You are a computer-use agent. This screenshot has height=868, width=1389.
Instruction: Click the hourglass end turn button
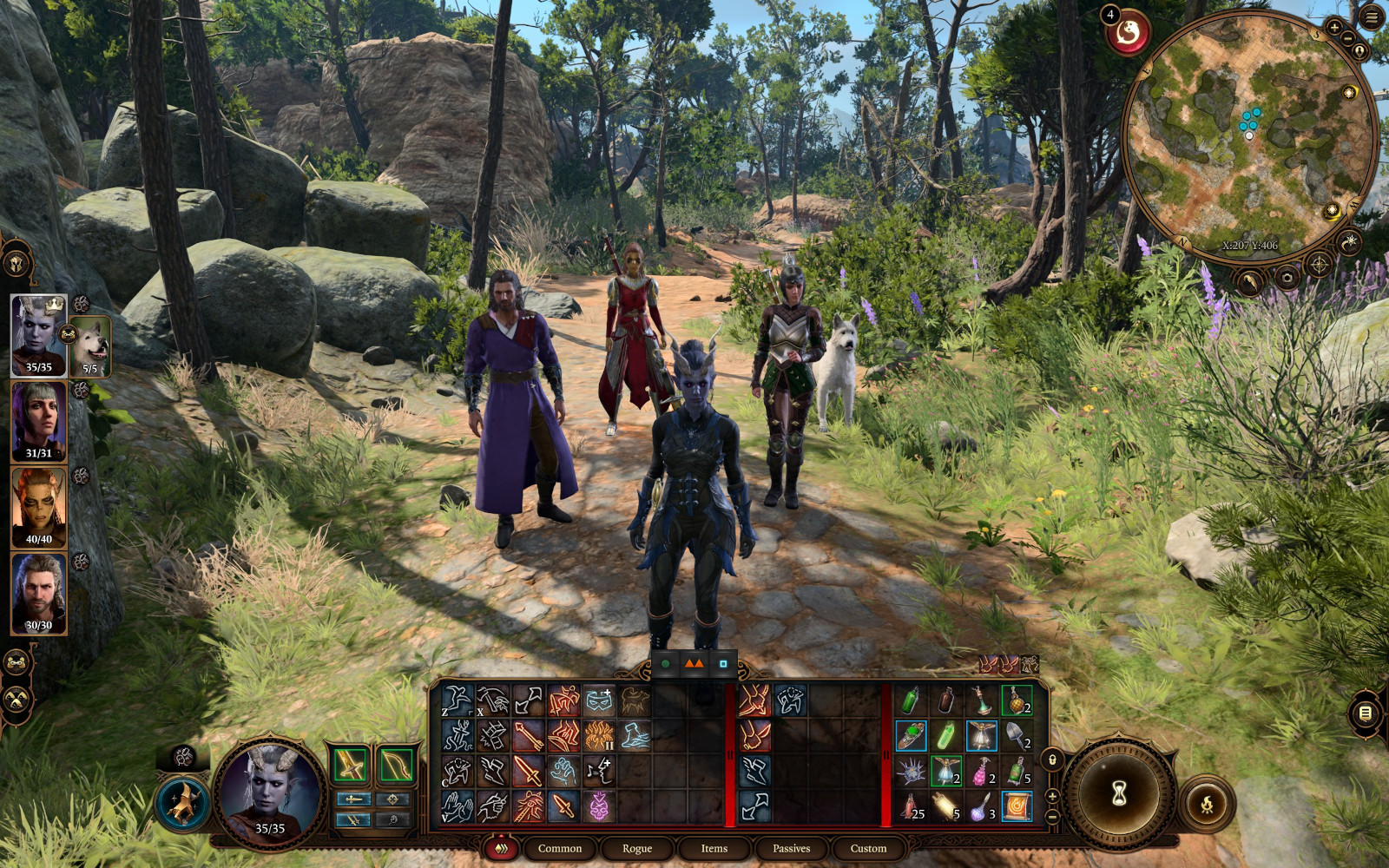1119,792
